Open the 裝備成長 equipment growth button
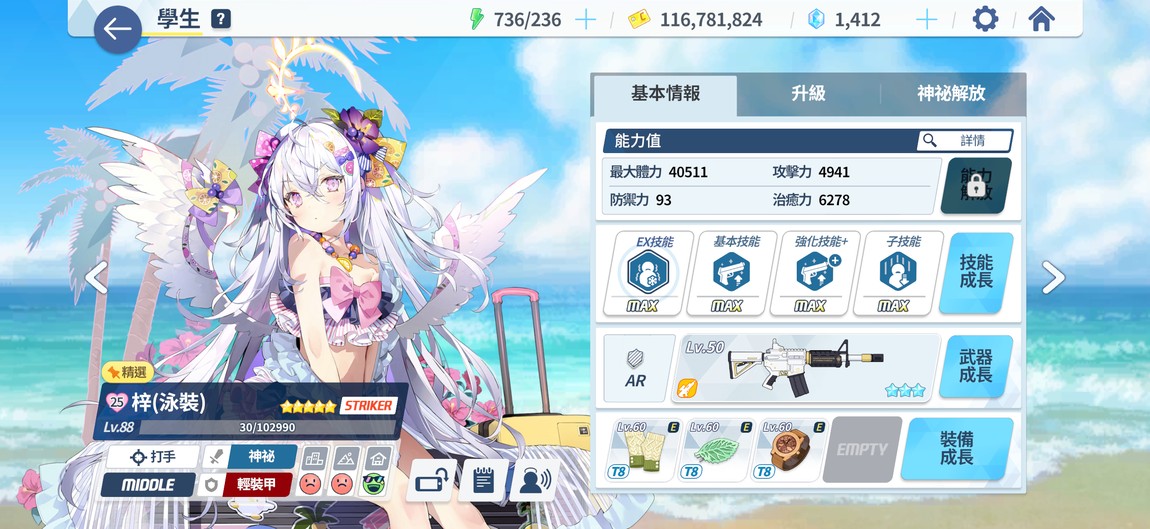1150x529 pixels. click(x=956, y=449)
